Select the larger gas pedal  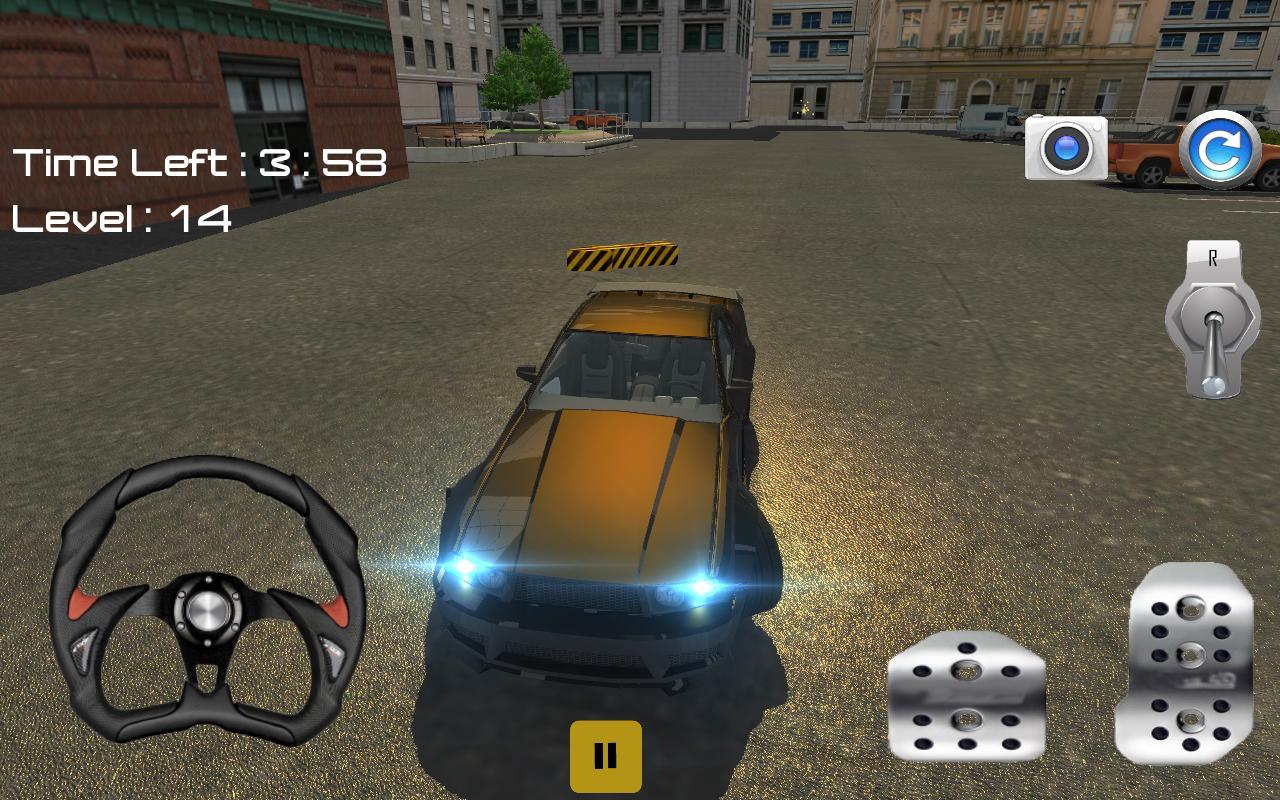1190,660
